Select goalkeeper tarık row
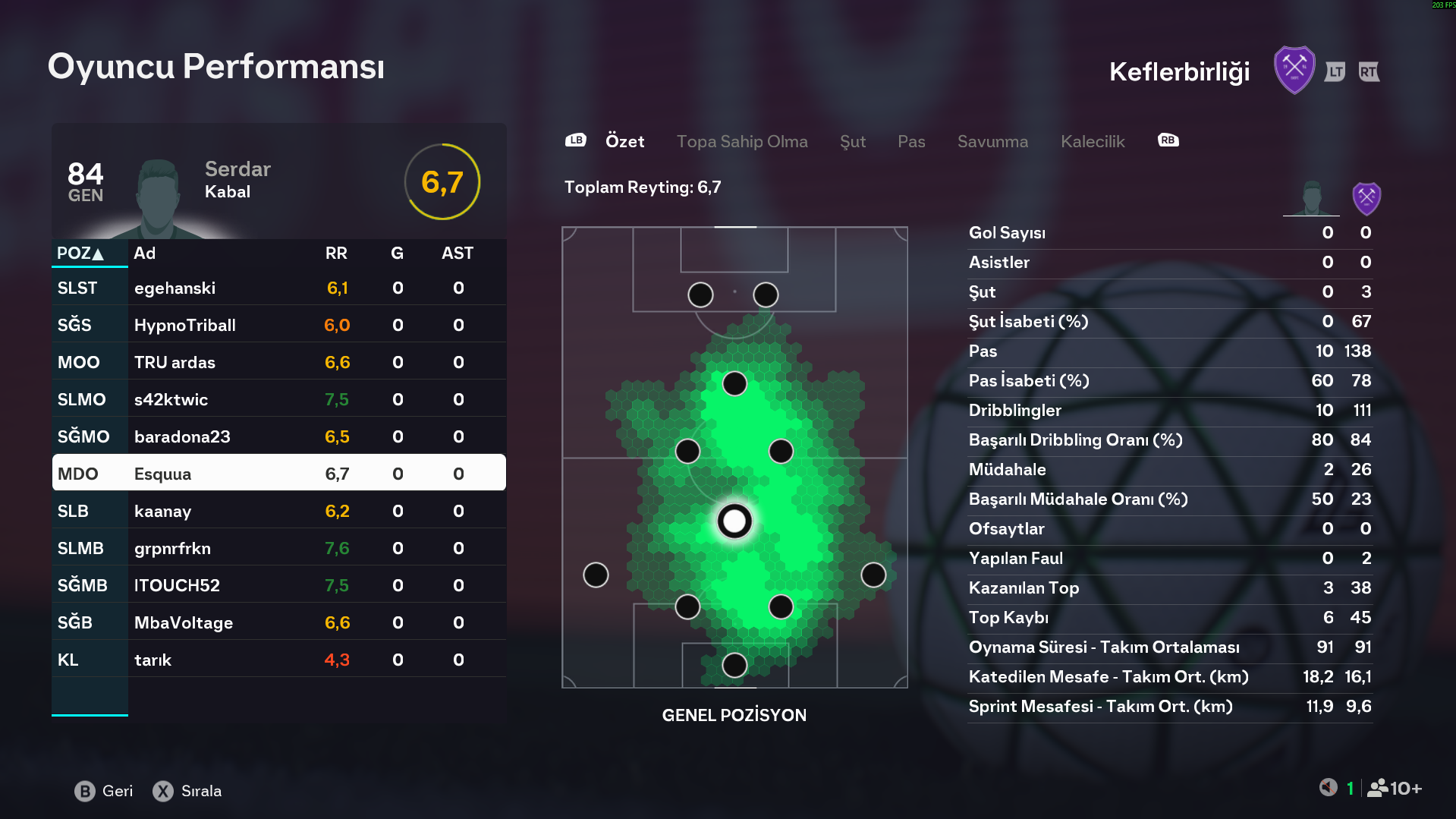This screenshot has height=819, width=1456. 278,660
